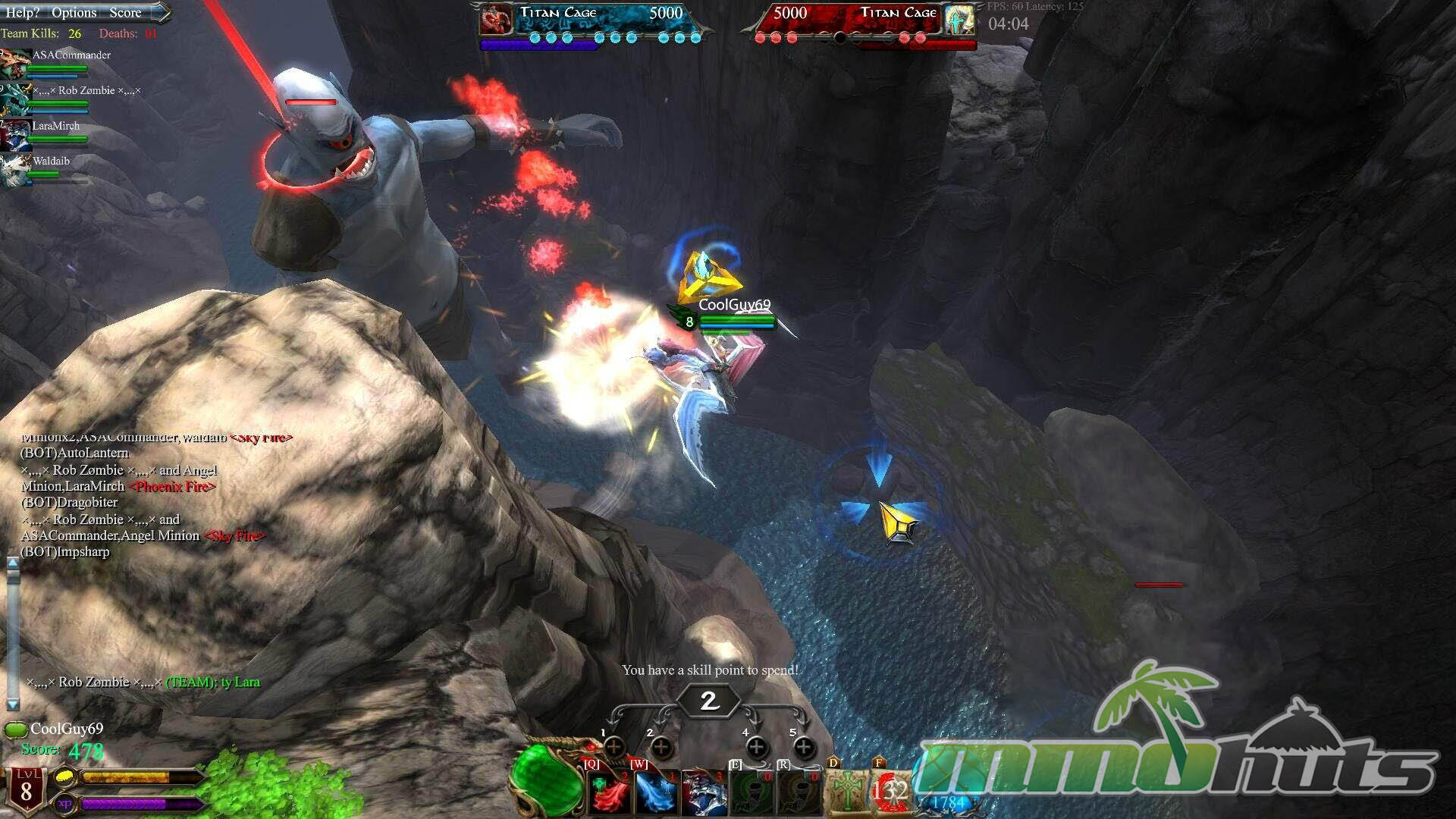Open the Help? menu
The height and width of the screenshot is (819, 1456).
coord(22,12)
